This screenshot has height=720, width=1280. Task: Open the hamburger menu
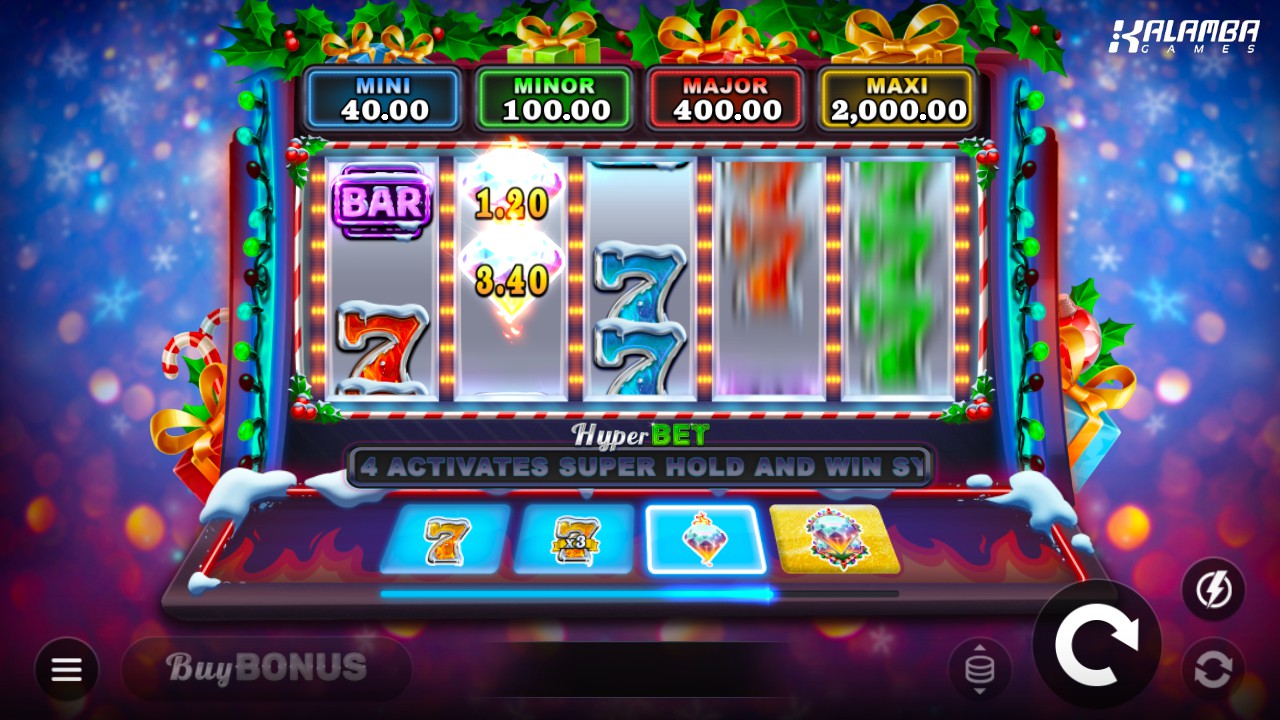[x=67, y=669]
